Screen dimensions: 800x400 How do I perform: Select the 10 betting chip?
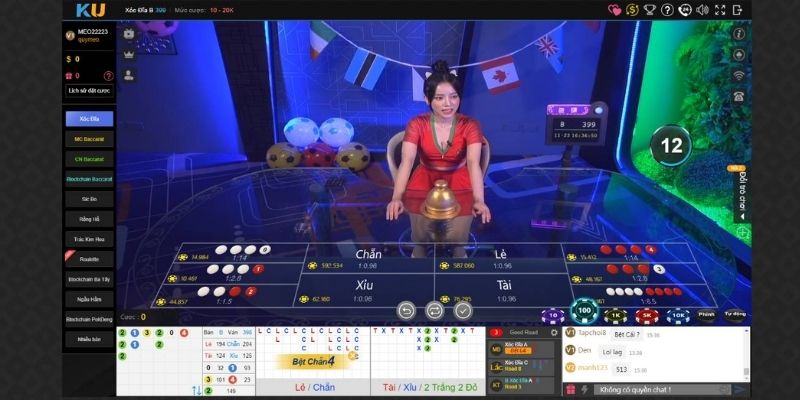pos(553,315)
